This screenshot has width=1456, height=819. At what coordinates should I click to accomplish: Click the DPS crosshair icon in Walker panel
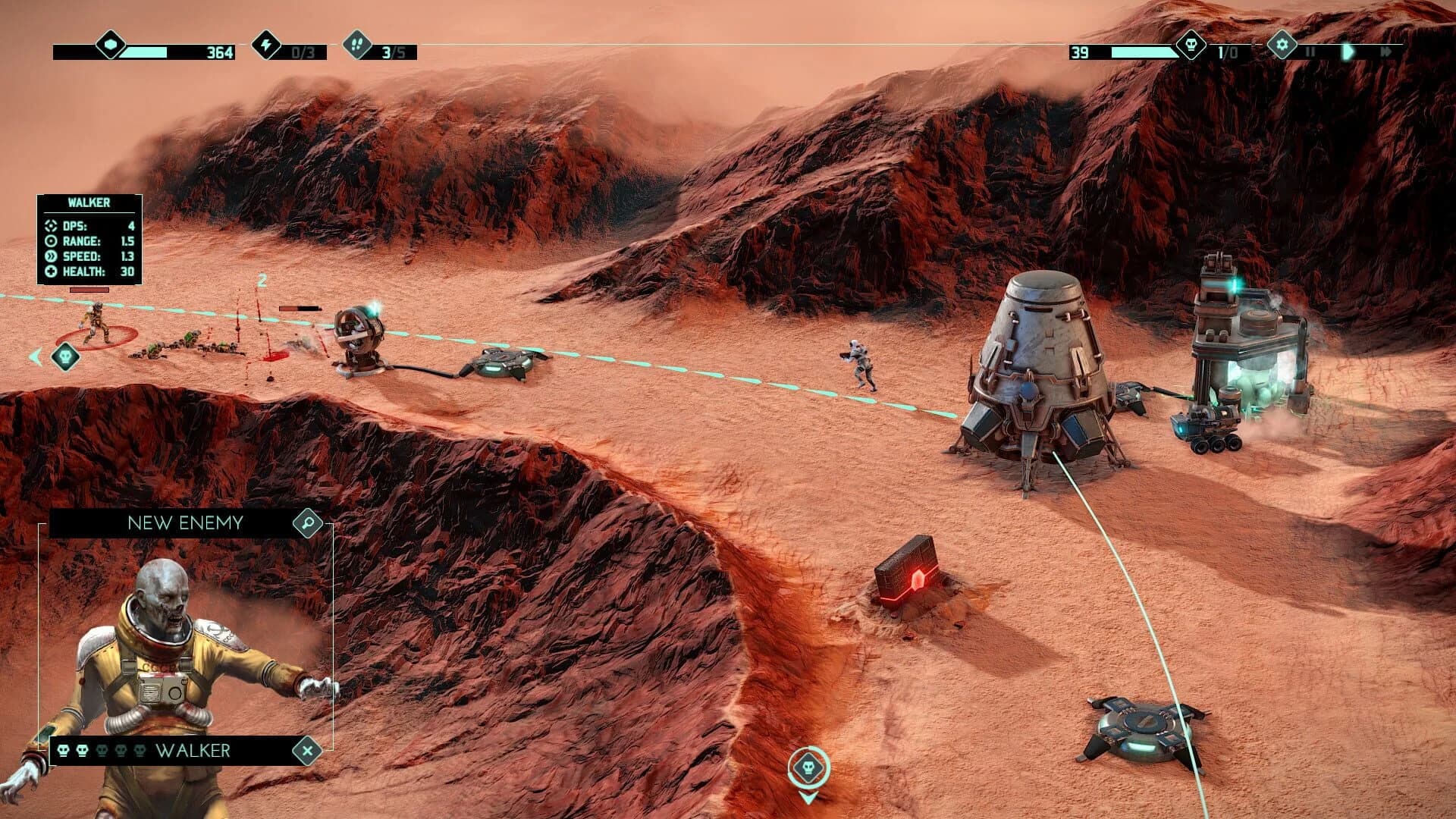[x=51, y=225]
